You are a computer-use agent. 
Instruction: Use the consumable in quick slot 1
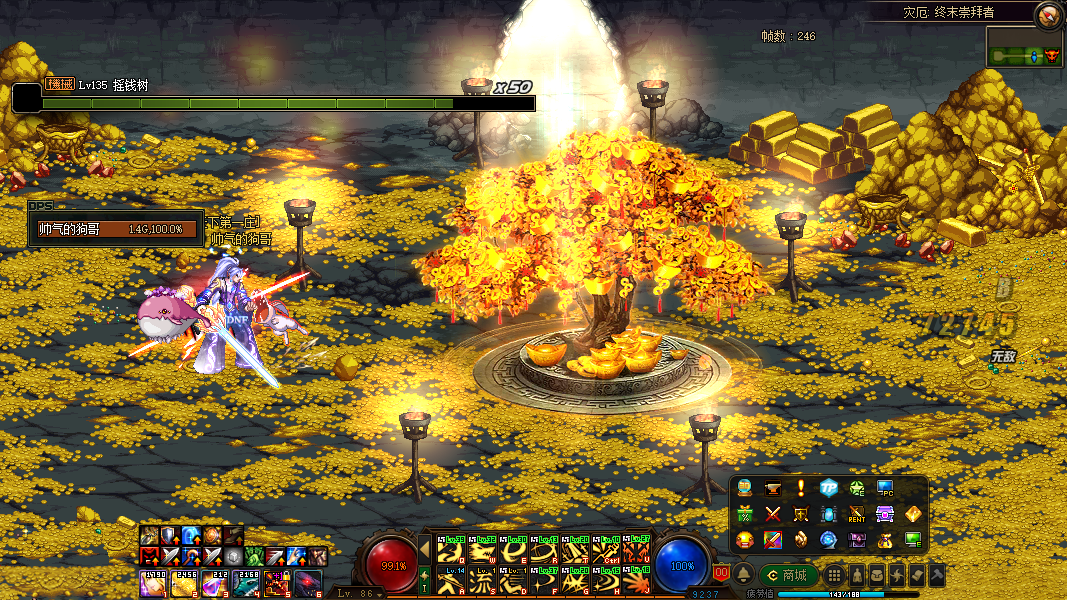click(x=152, y=583)
